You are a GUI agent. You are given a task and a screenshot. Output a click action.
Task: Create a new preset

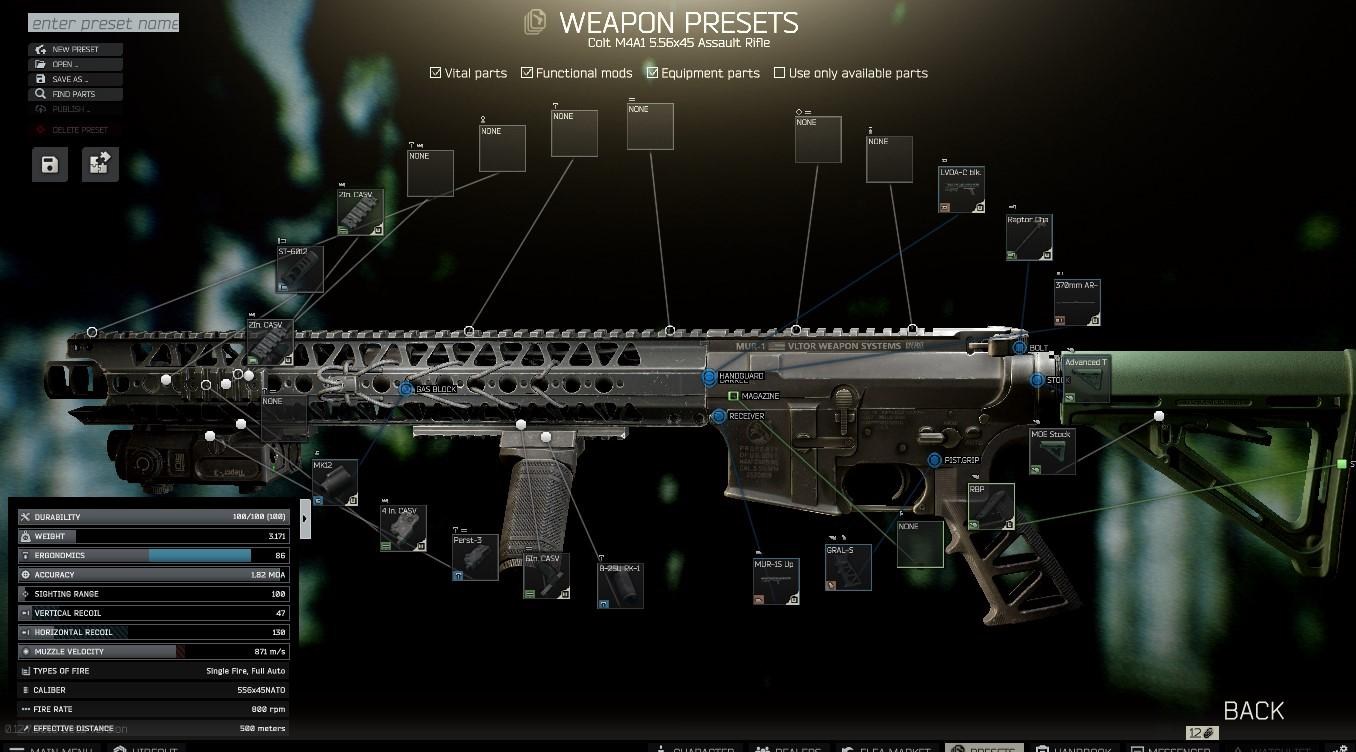point(76,49)
